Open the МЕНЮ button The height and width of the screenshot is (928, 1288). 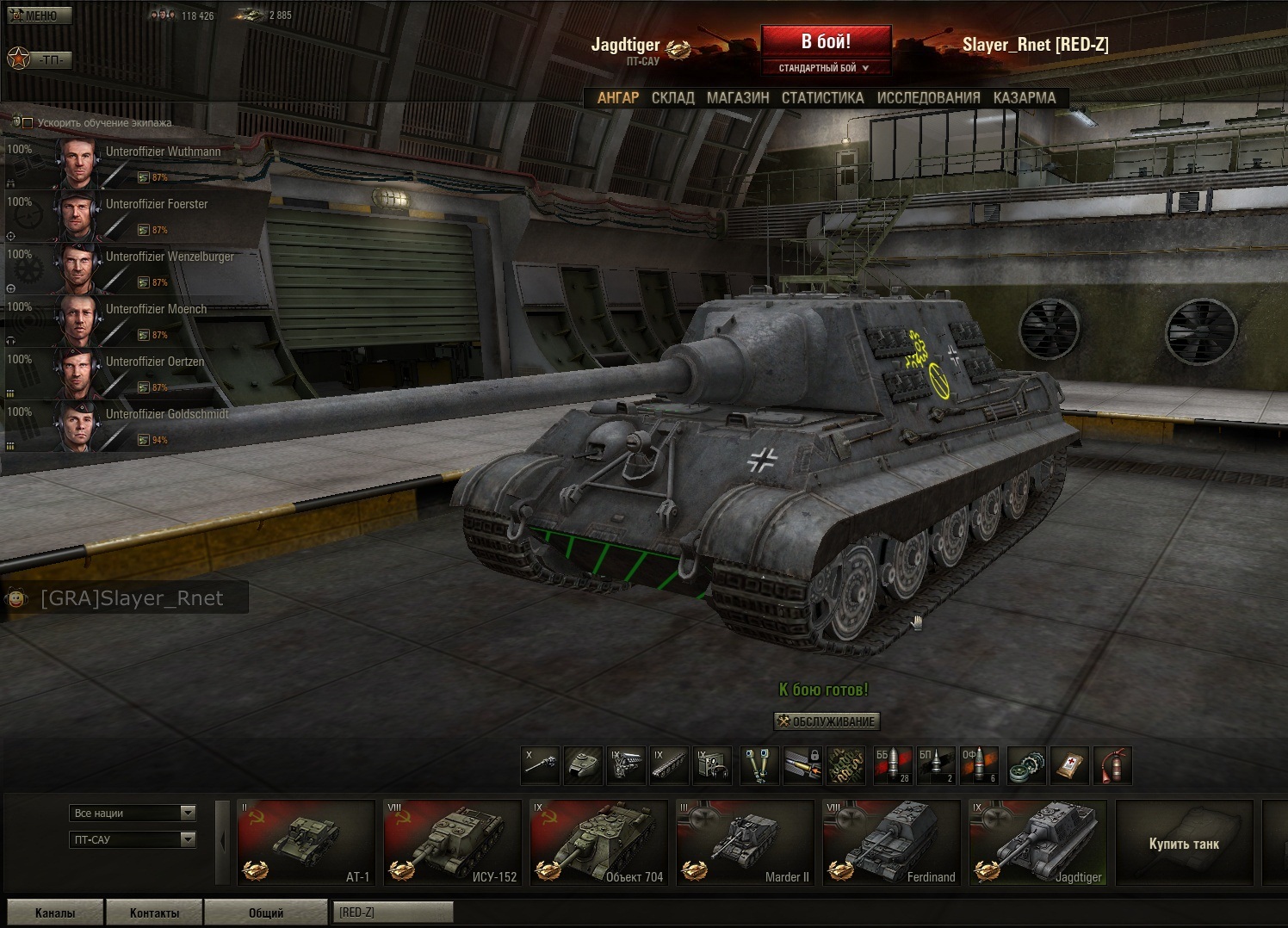click(x=40, y=15)
